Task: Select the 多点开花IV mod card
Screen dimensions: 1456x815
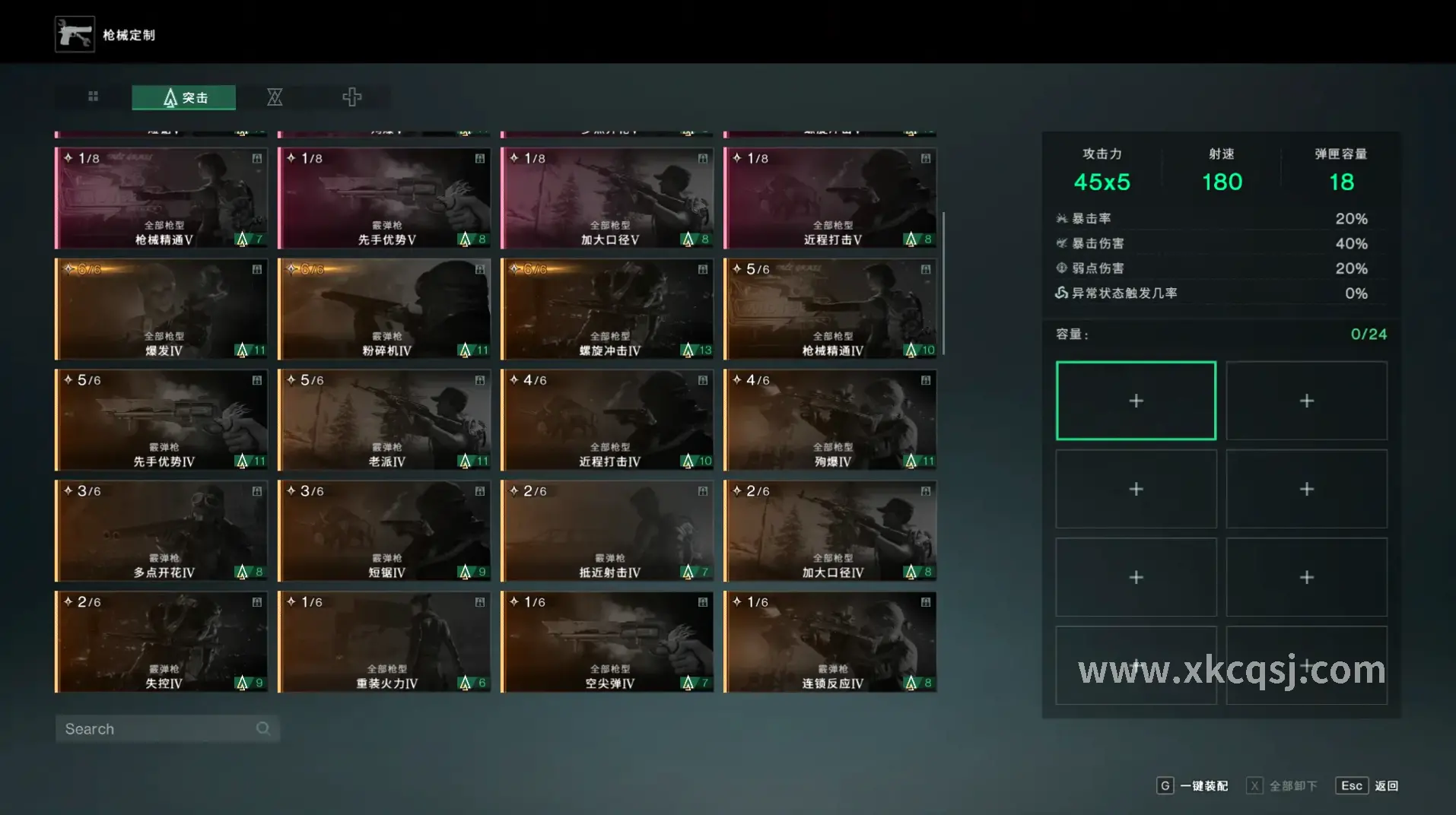Action: pos(161,531)
